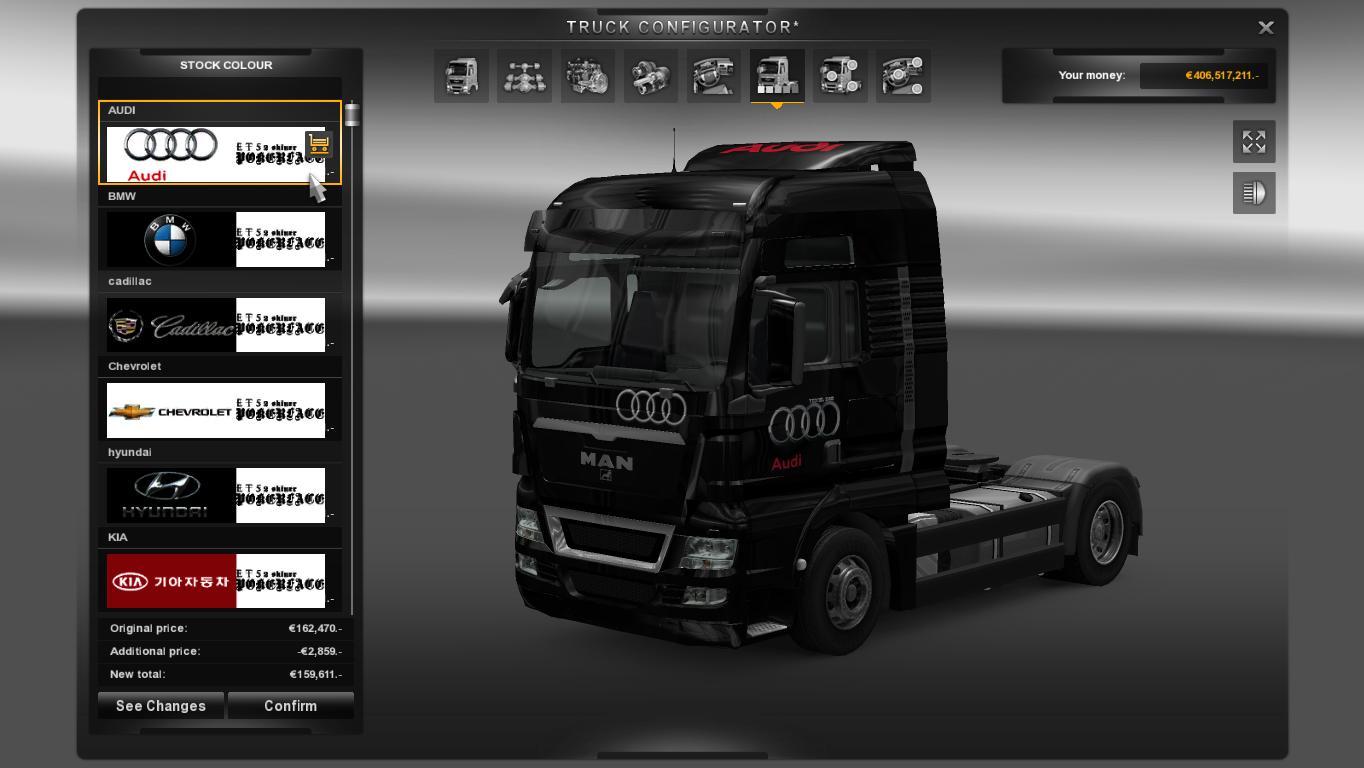This screenshot has height=768, width=1364.
Task: Add the Audi skin to cart
Action: coord(318,145)
